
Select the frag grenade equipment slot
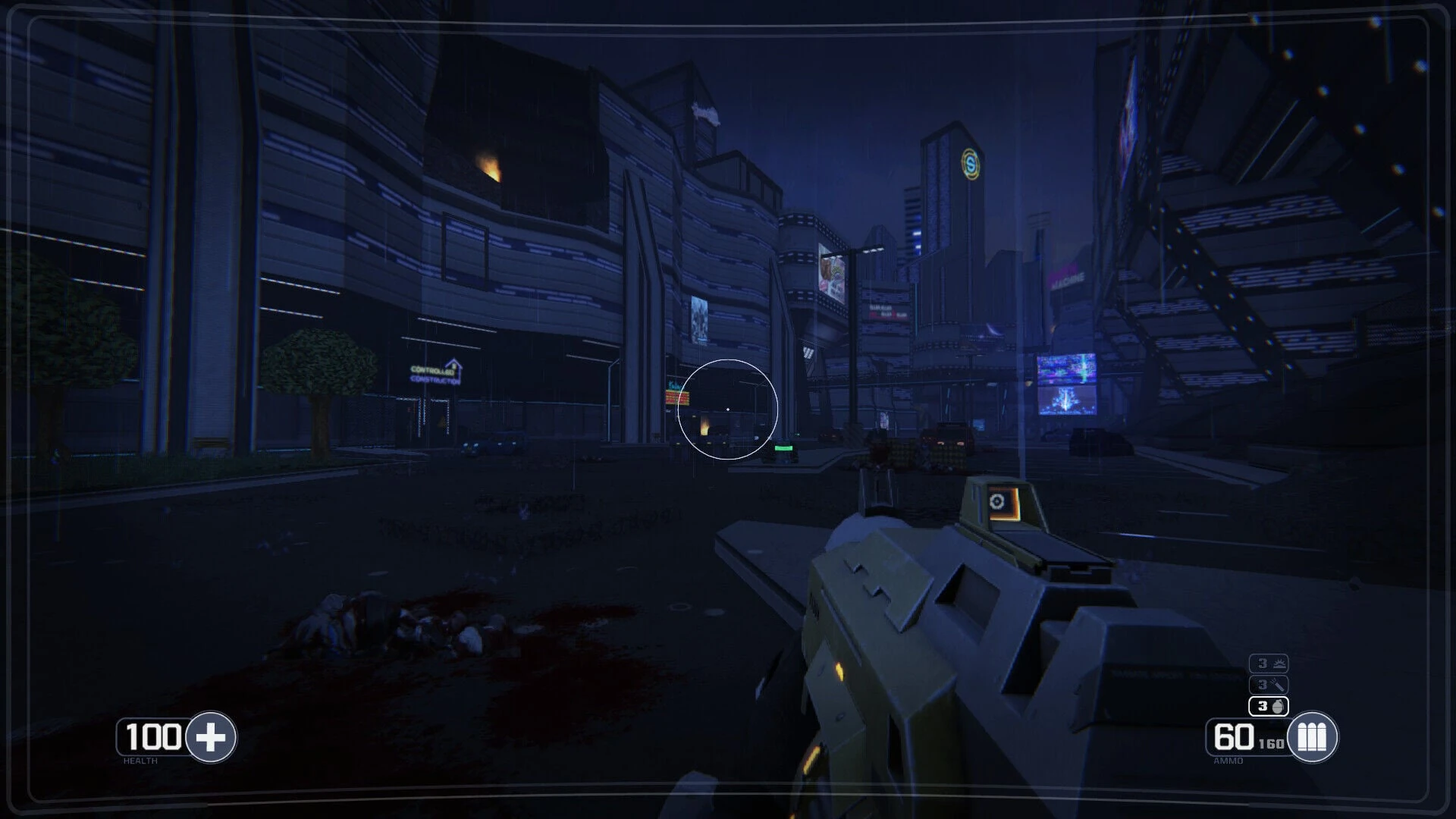(x=1269, y=706)
